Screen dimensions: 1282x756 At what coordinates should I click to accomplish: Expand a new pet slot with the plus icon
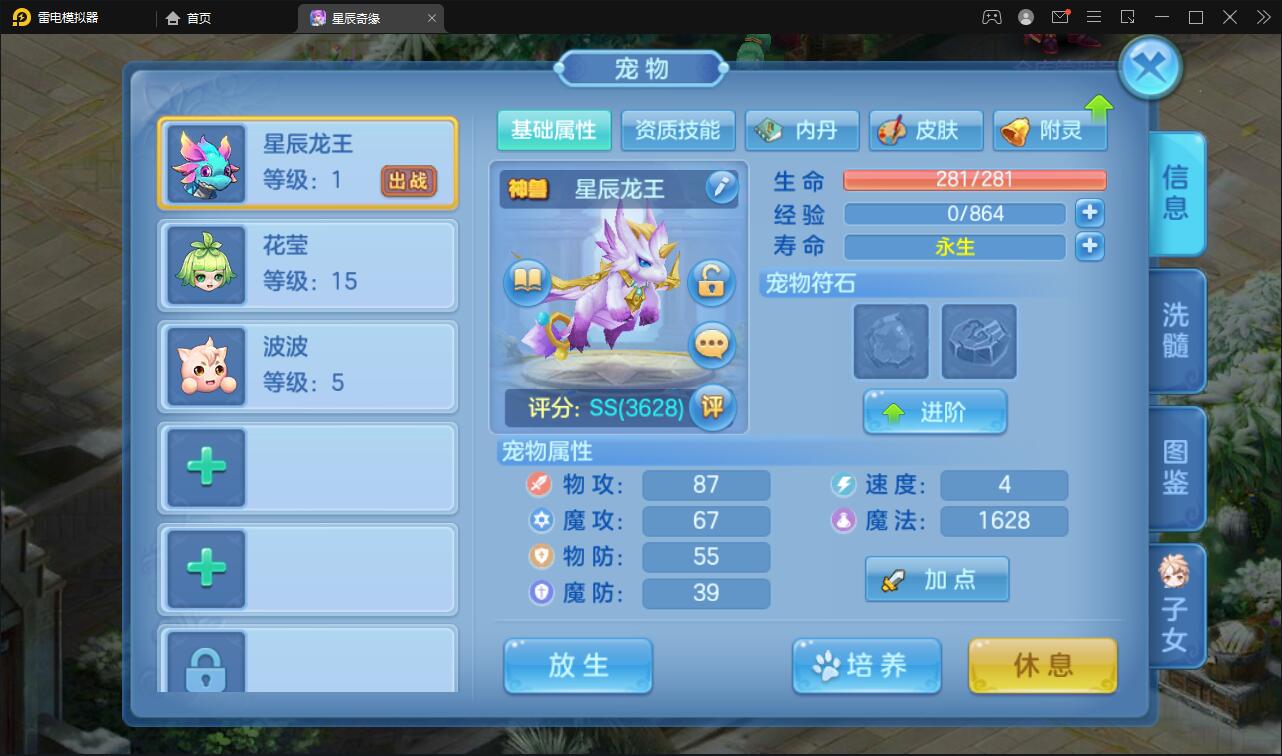click(205, 467)
